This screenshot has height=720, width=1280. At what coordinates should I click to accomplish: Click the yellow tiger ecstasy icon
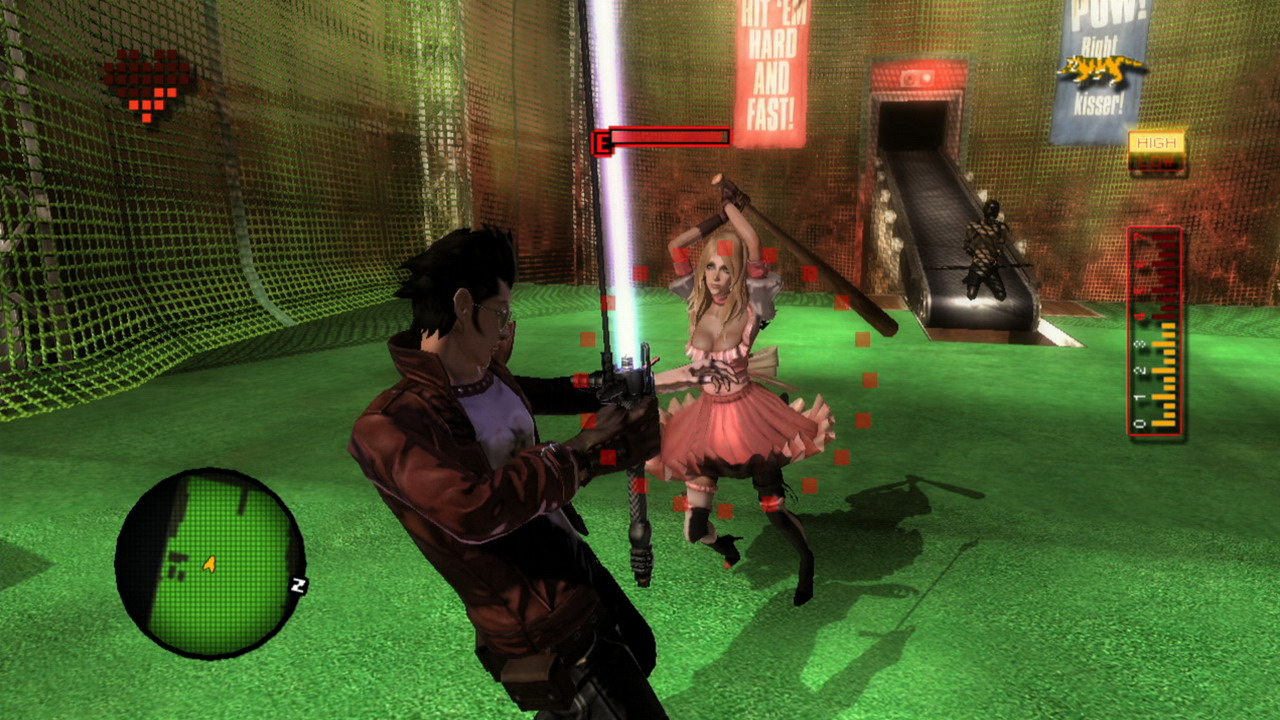click(x=1102, y=70)
